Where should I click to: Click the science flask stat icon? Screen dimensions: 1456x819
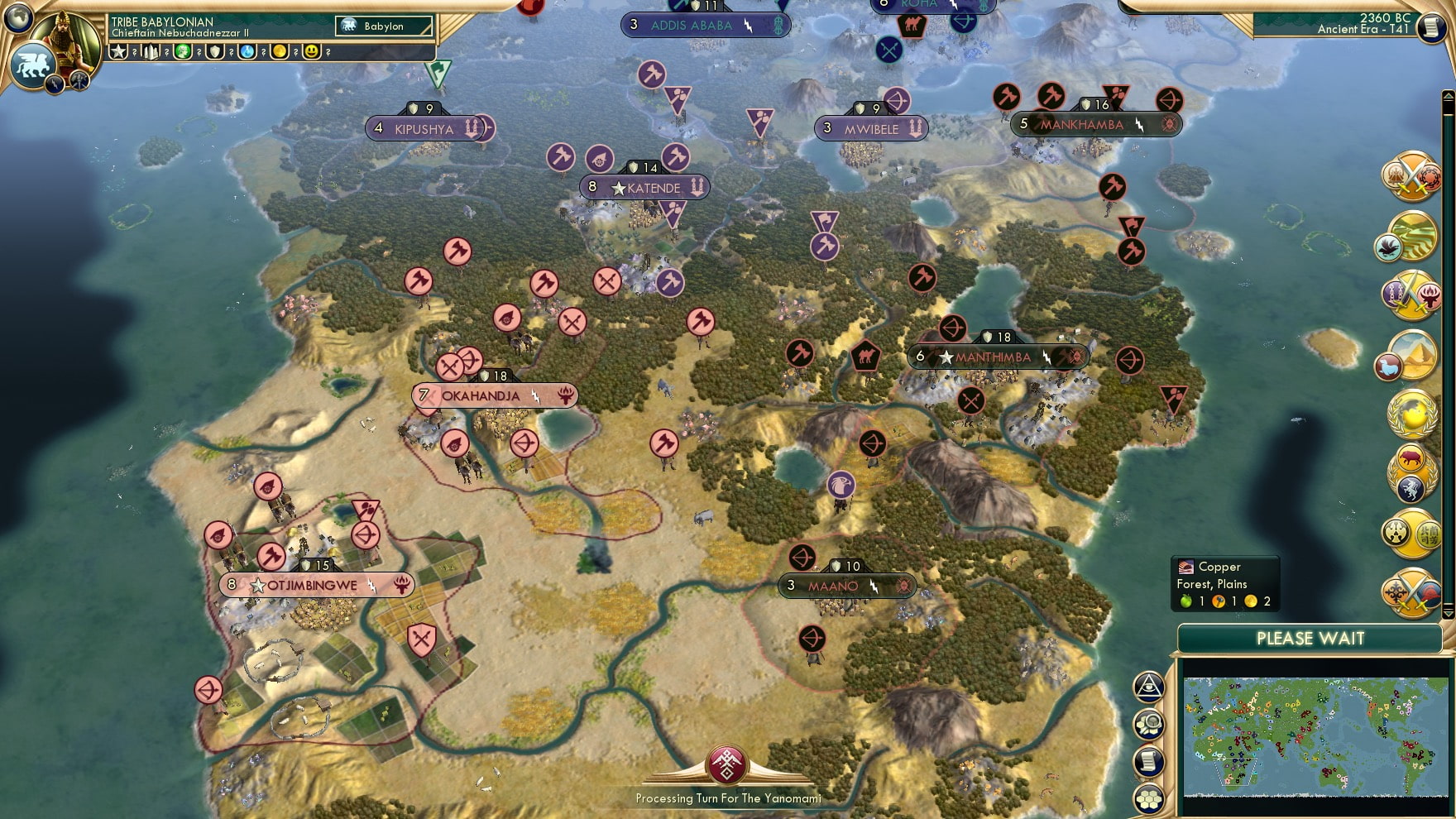(247, 51)
